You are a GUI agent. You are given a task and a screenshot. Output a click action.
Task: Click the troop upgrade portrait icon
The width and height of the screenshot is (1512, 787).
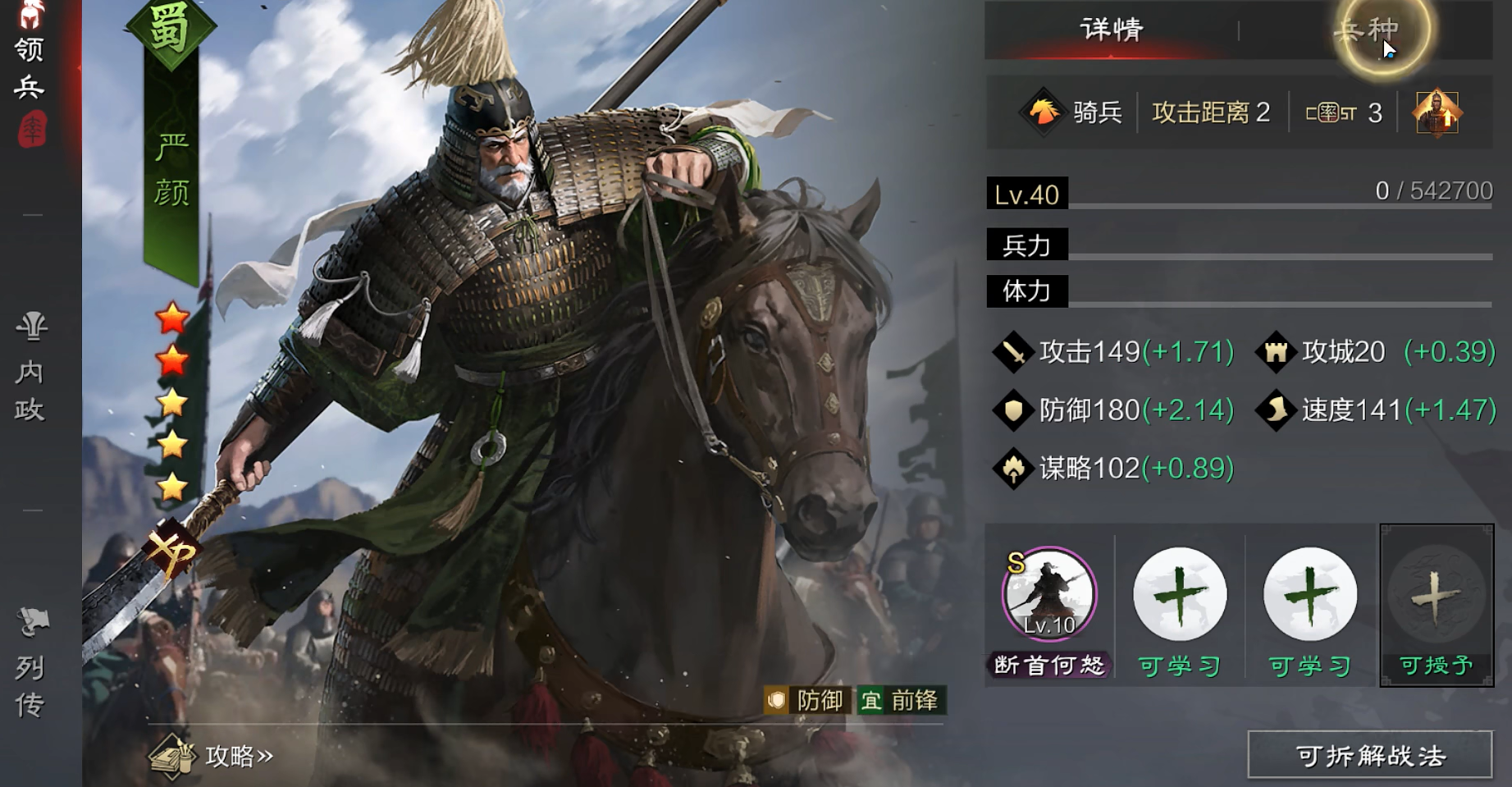(x=1437, y=112)
